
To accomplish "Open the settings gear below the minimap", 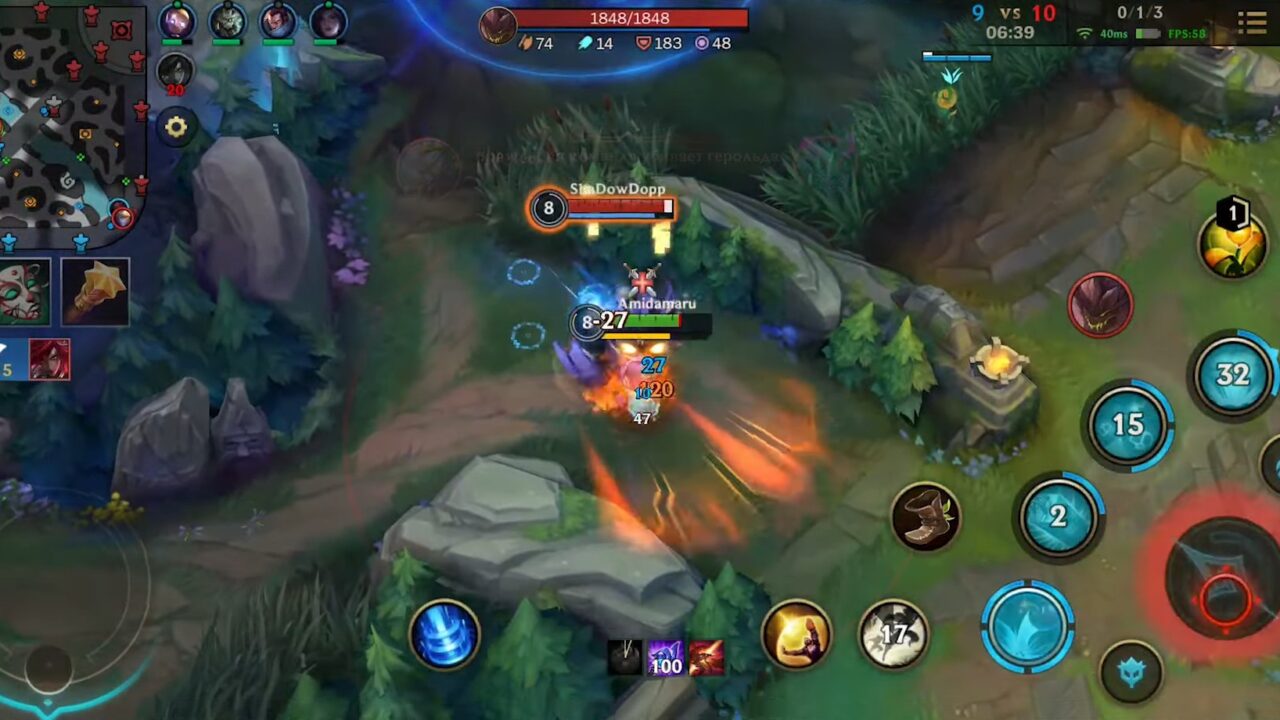I will point(176,127).
